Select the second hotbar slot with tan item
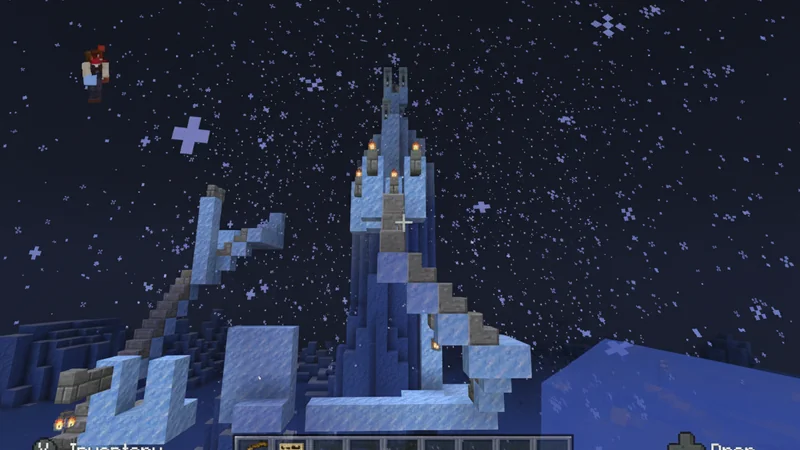Viewport: 800px width, 450px height. click(293, 443)
